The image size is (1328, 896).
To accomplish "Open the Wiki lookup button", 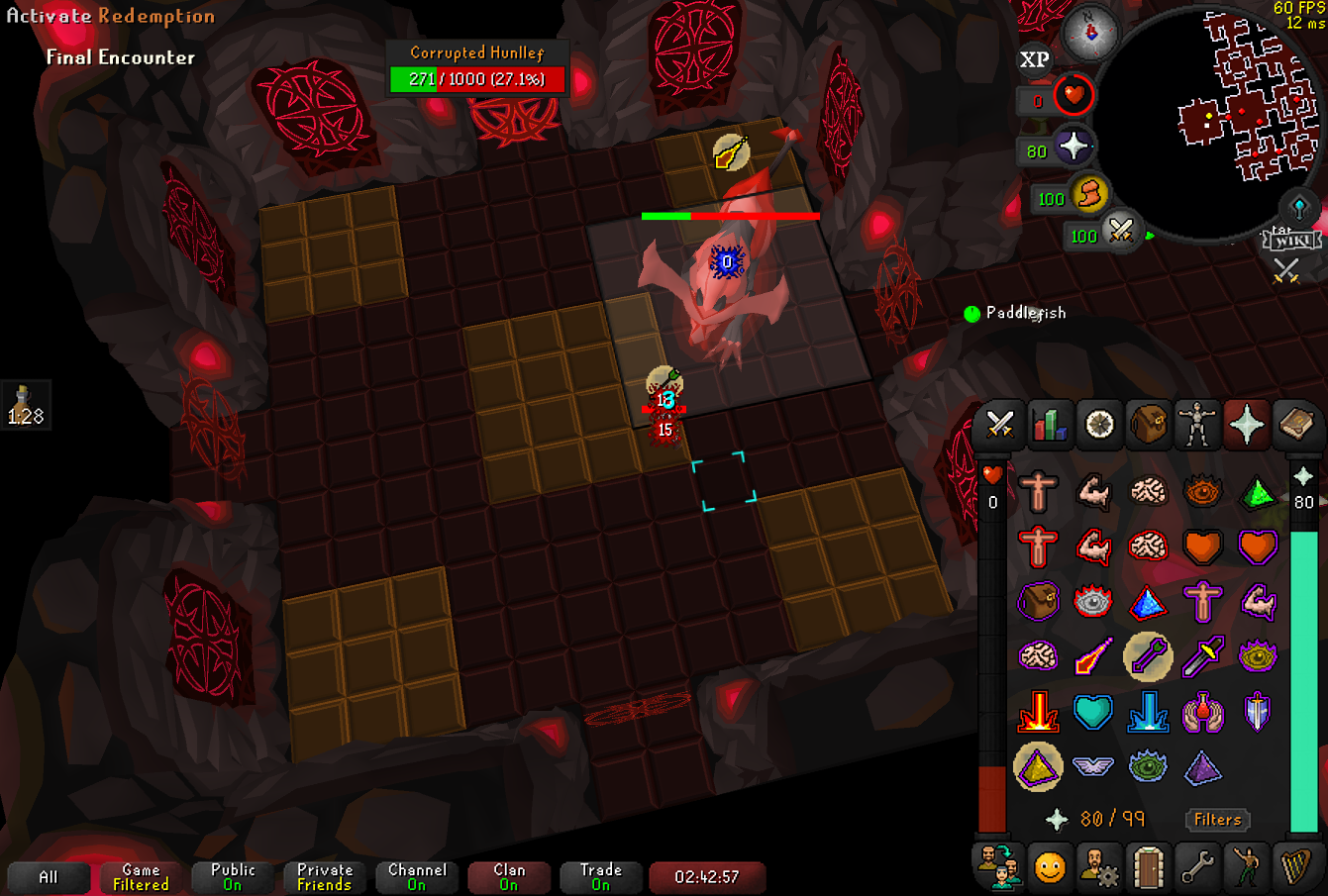I will (1292, 240).
